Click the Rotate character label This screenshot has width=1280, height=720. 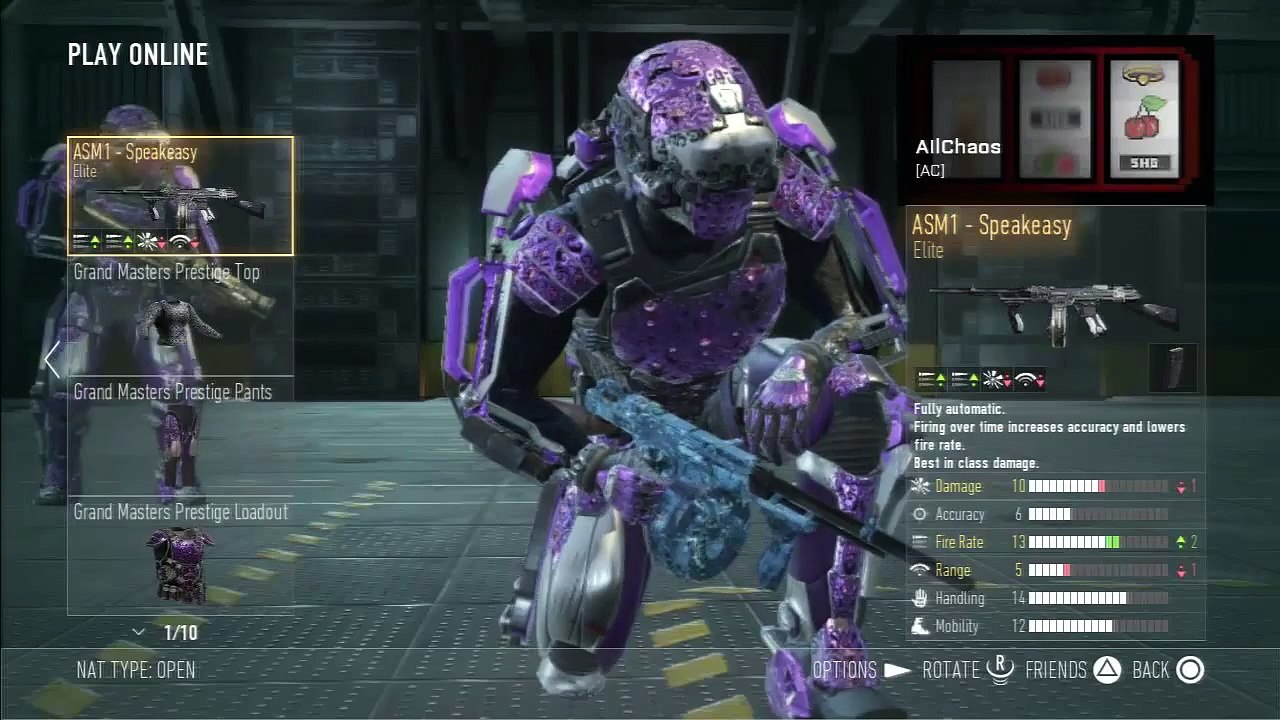[x=950, y=670]
